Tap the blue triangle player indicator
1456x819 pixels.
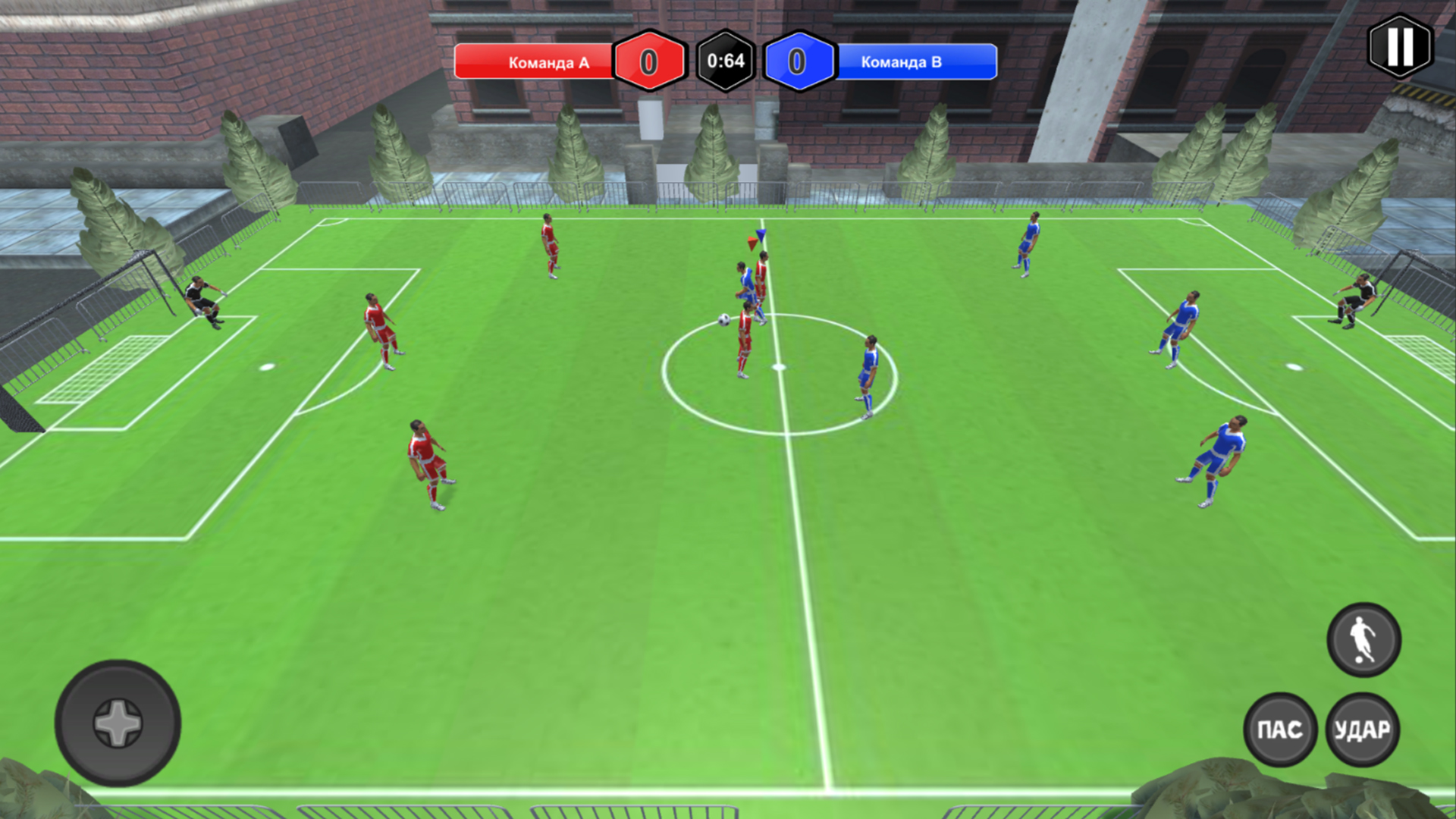pyautogui.click(x=761, y=235)
